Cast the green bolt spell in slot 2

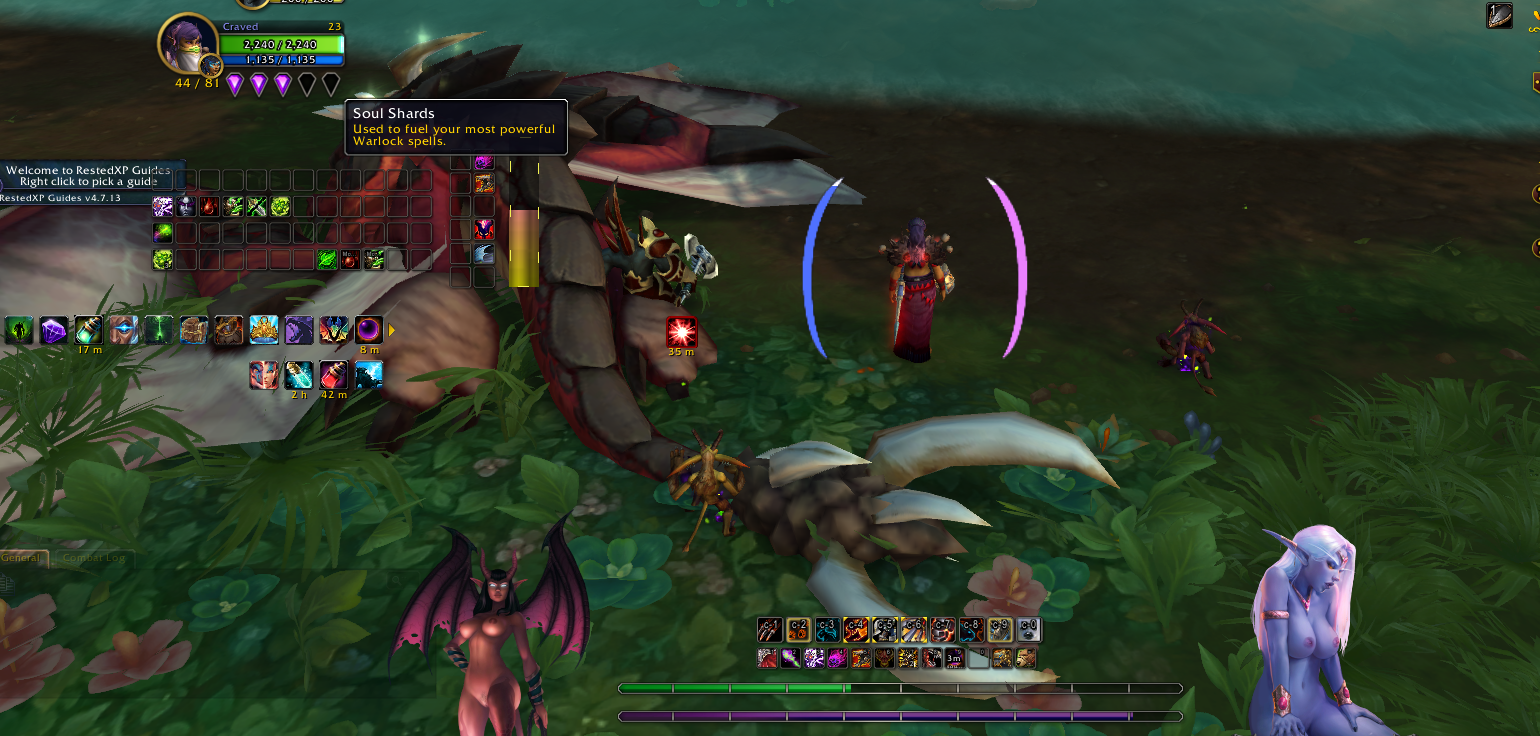[791, 658]
